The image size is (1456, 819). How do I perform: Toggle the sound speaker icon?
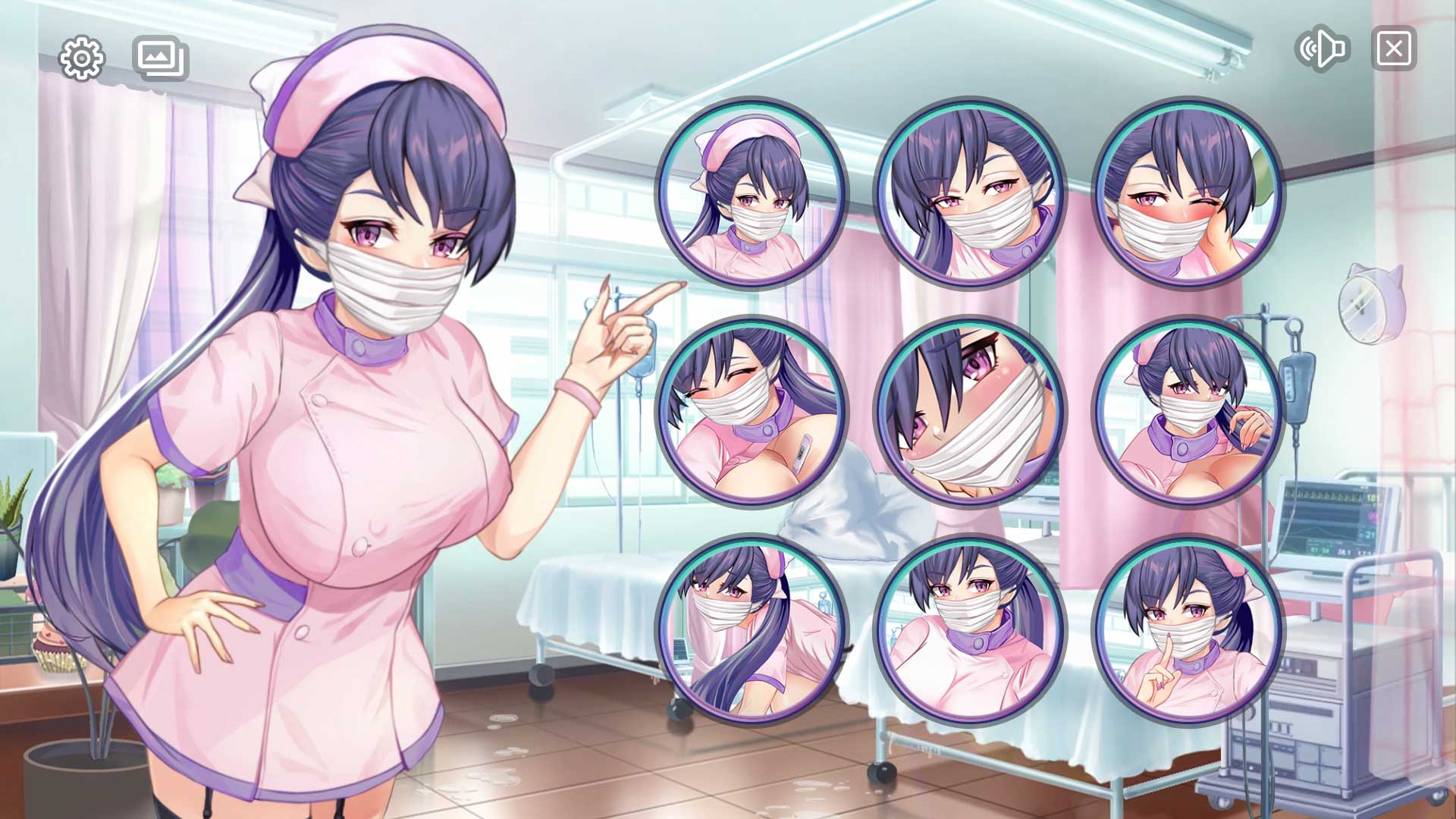[x=1323, y=49]
